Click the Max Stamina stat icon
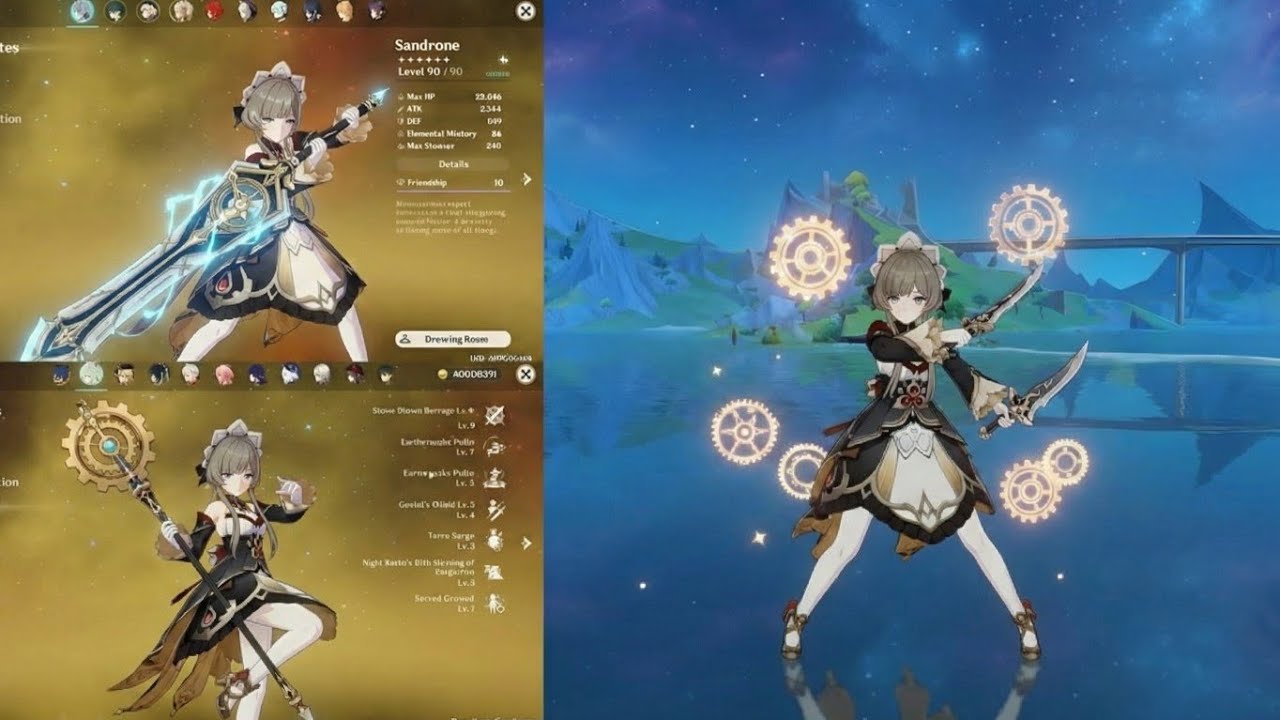 point(401,146)
